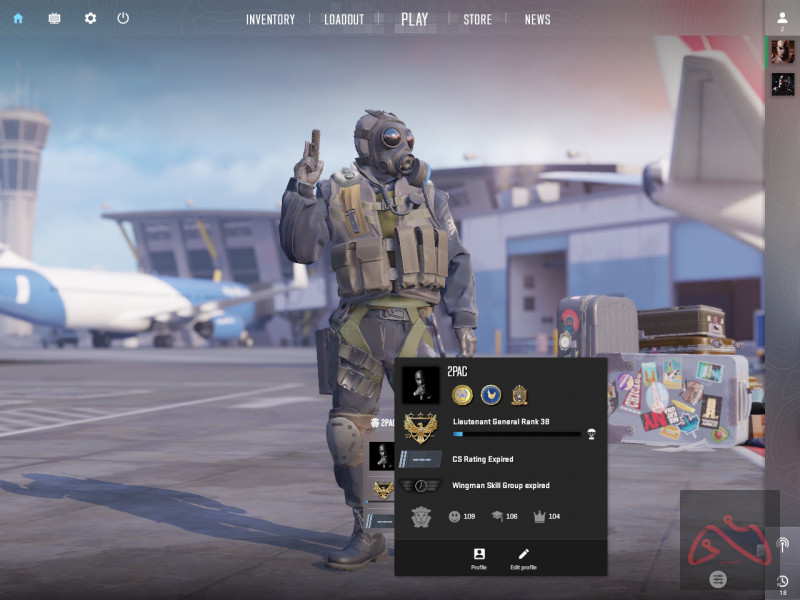Image resolution: width=800 pixels, height=600 pixels.
Task: Select the second friend avatar in the sidebar
Action: 783,85
